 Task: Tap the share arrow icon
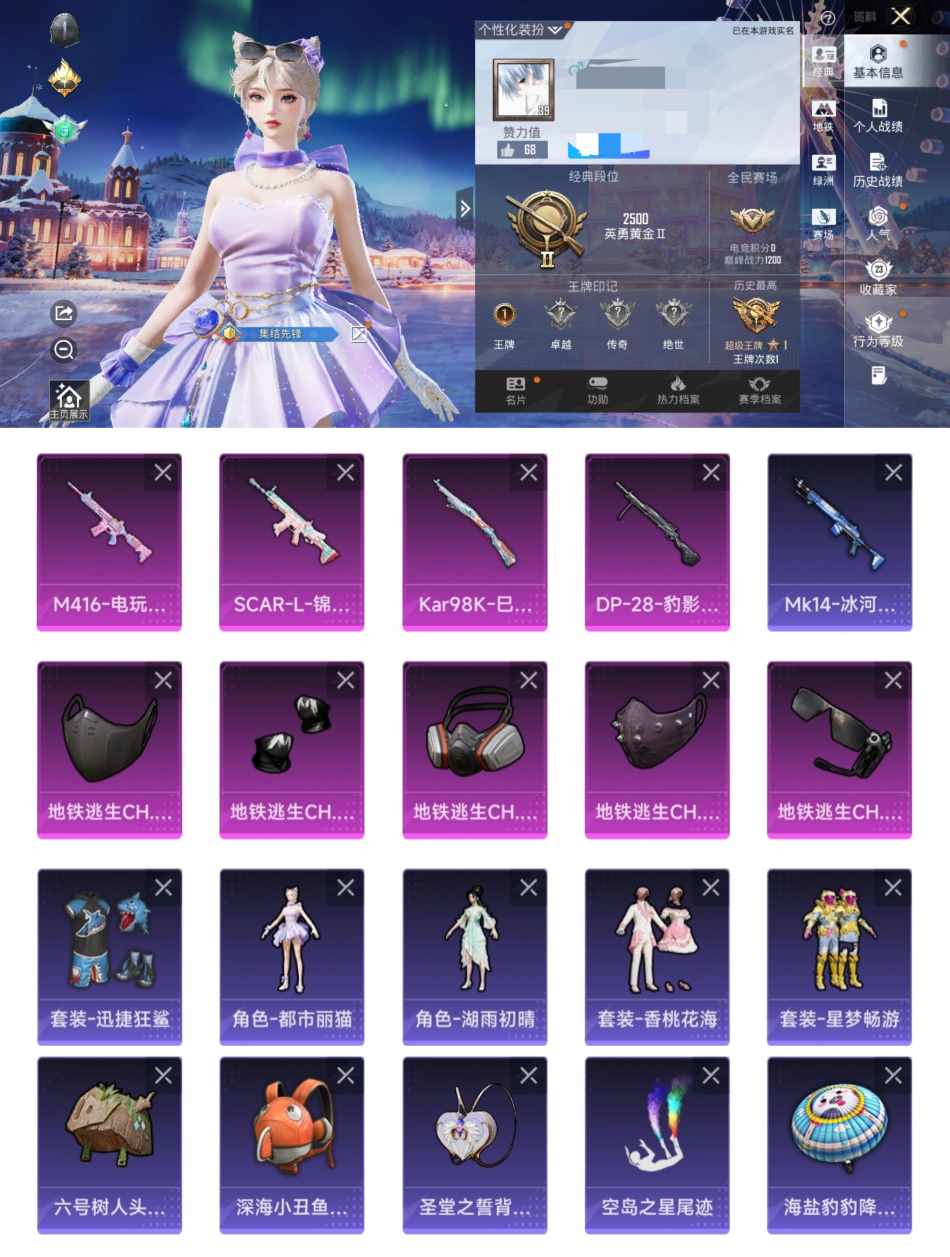pos(64,313)
